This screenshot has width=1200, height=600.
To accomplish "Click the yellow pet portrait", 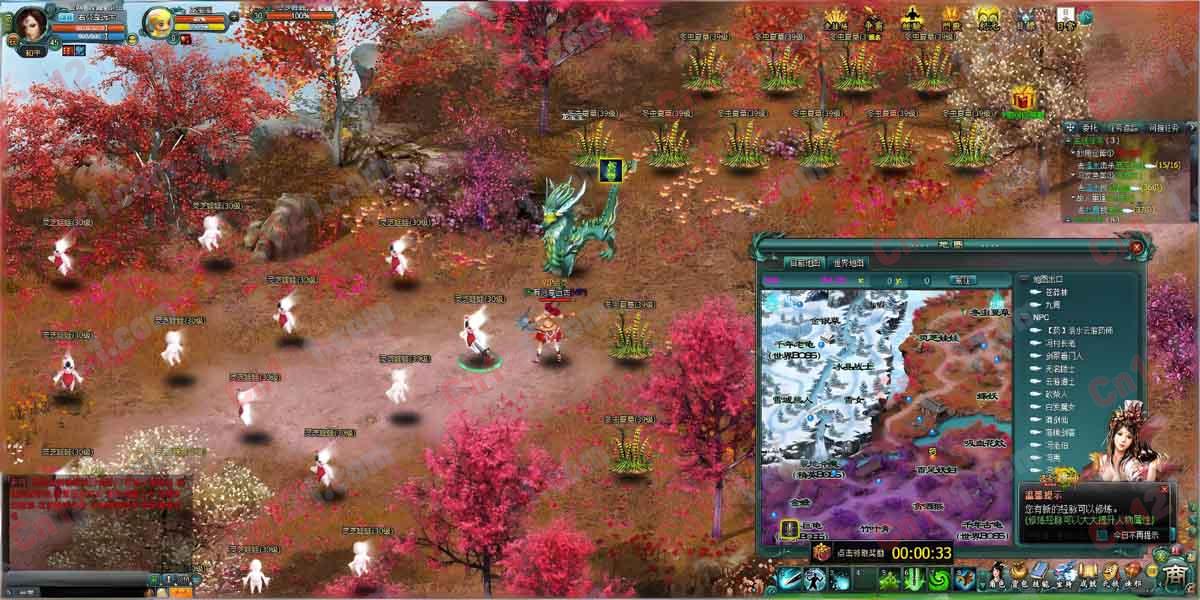I will 158,21.
